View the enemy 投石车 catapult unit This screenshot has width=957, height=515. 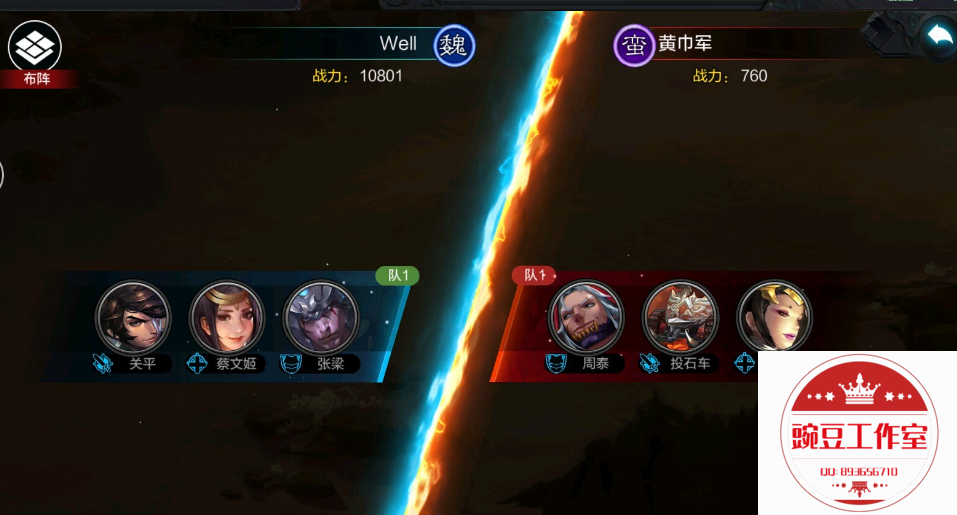[x=680, y=318]
